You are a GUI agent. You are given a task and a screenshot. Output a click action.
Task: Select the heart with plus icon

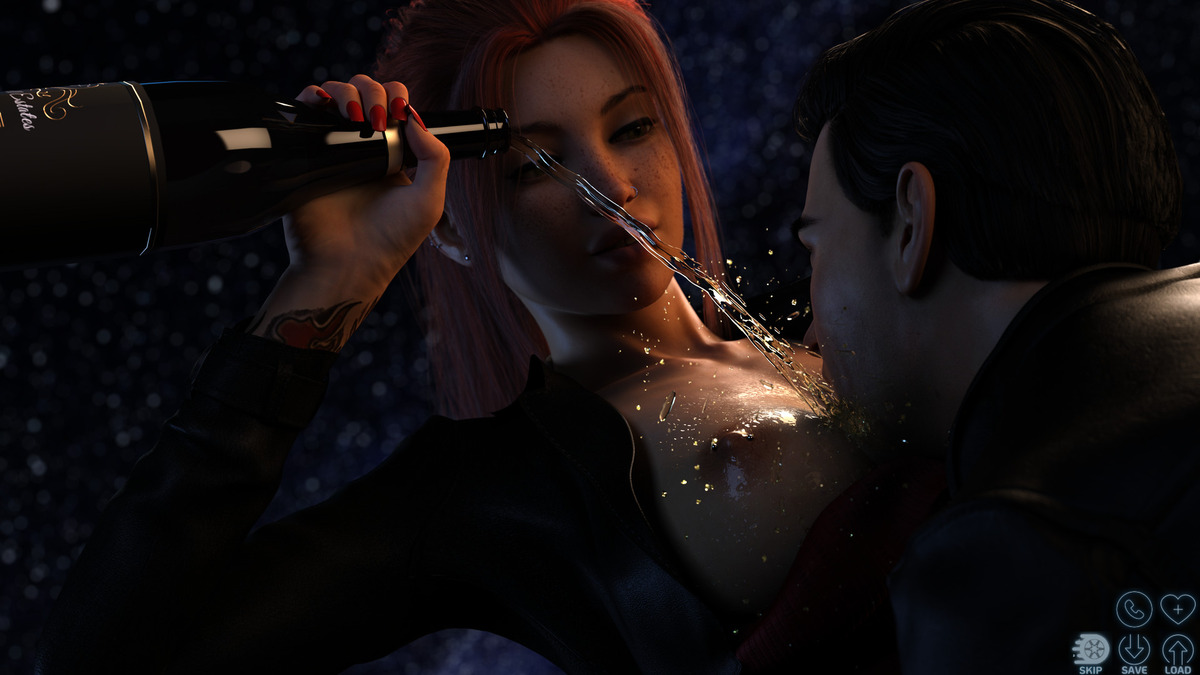tap(1177, 608)
